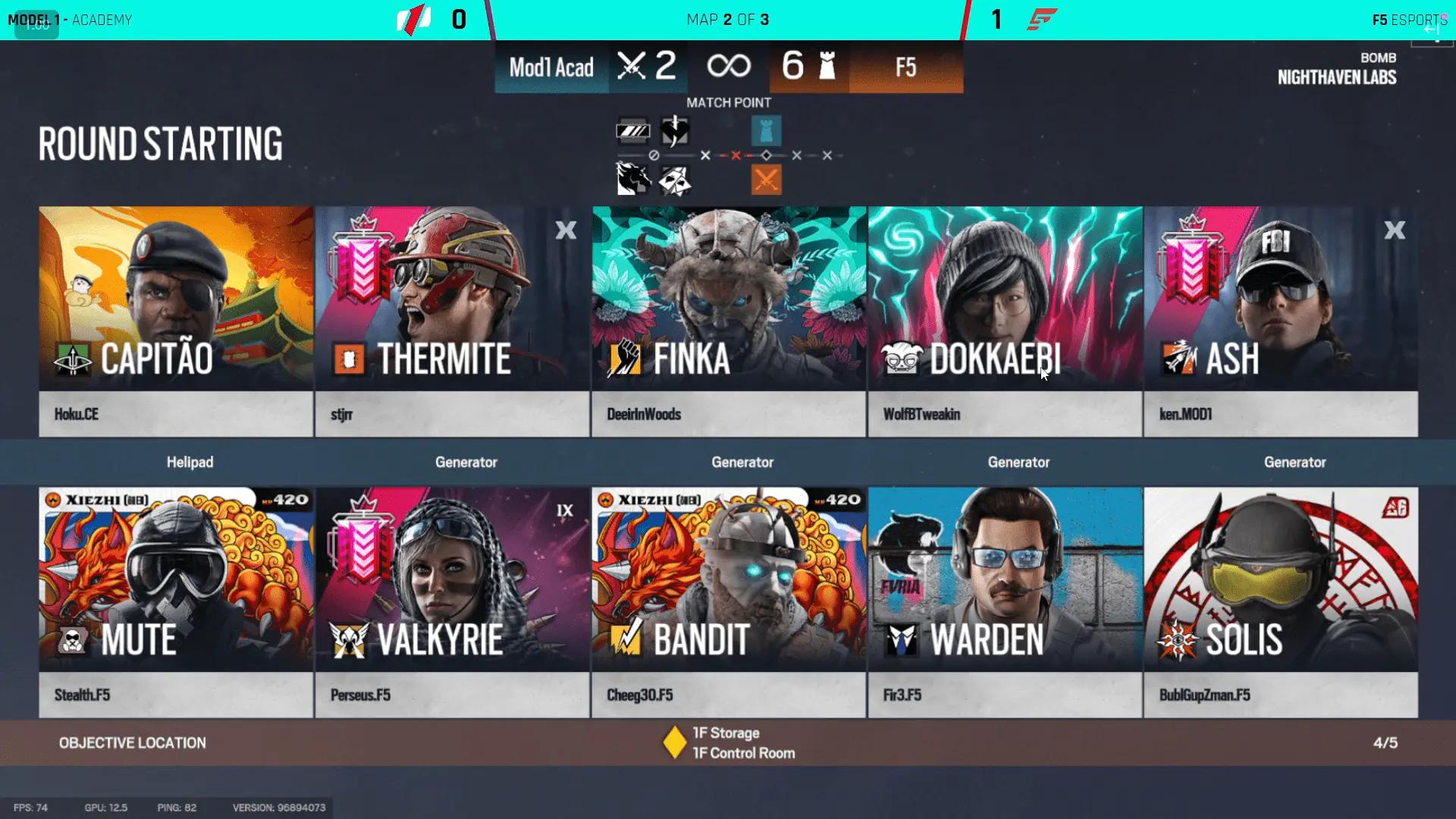1456x819 pixels.
Task: Click the 1F Storage objective location marker
Action: coord(673,742)
